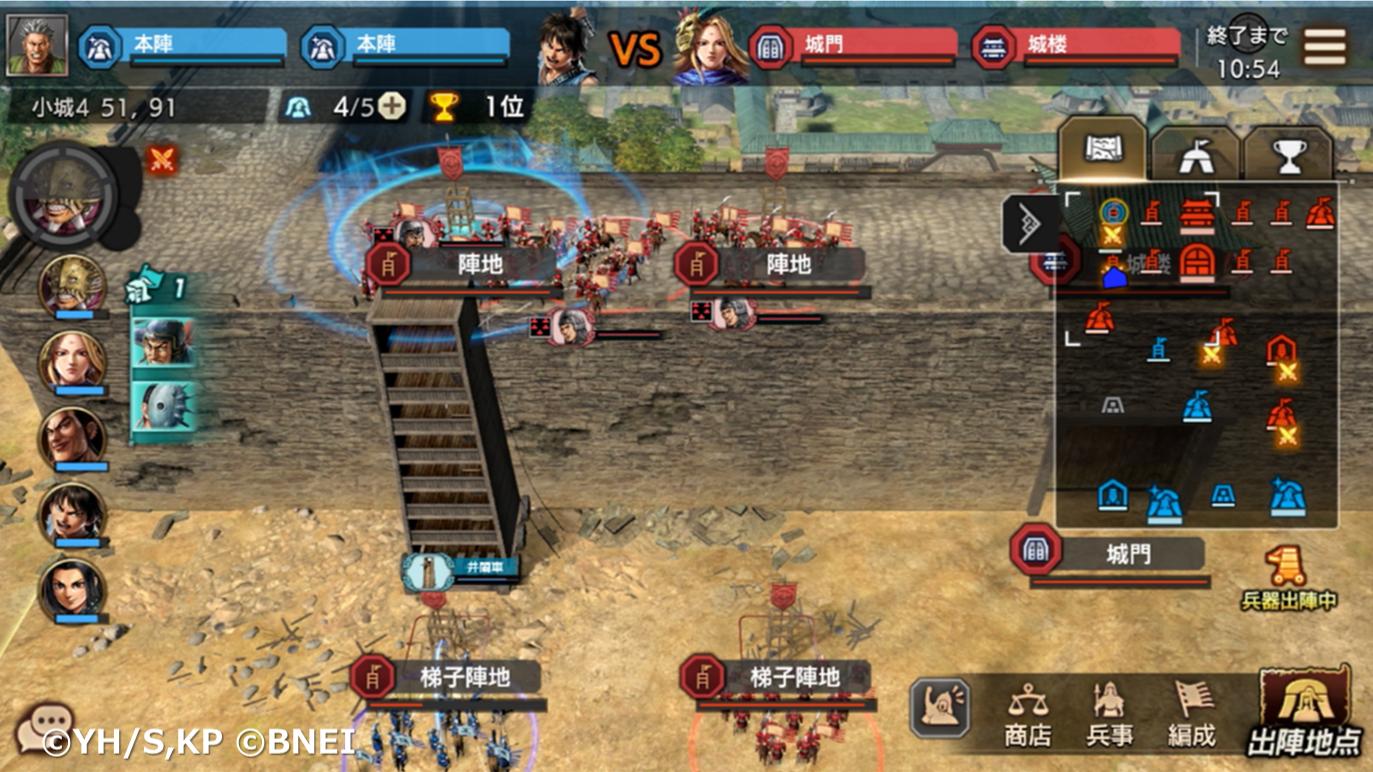
Task: Select the masked general portrait
Action: click(x=72, y=286)
